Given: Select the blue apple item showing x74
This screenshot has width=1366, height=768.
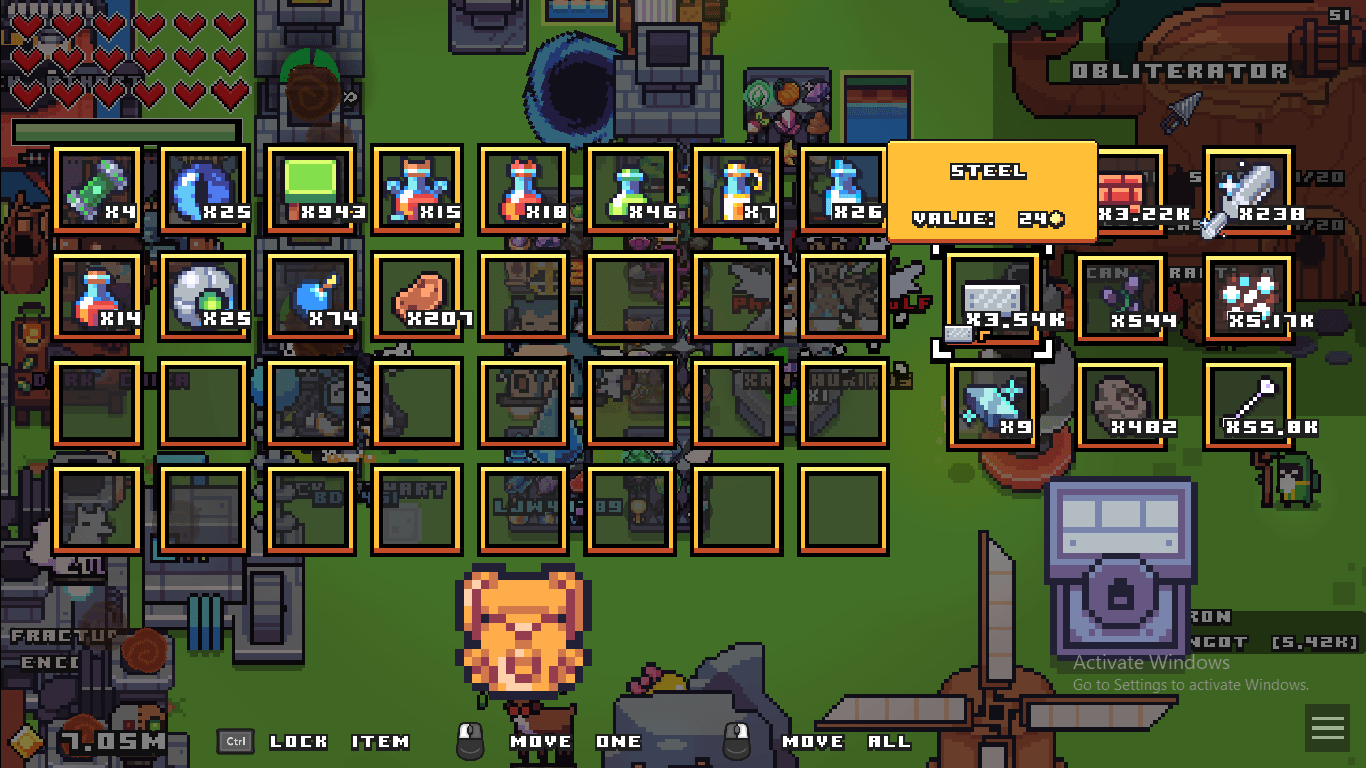Looking at the screenshot, I should click(310, 297).
